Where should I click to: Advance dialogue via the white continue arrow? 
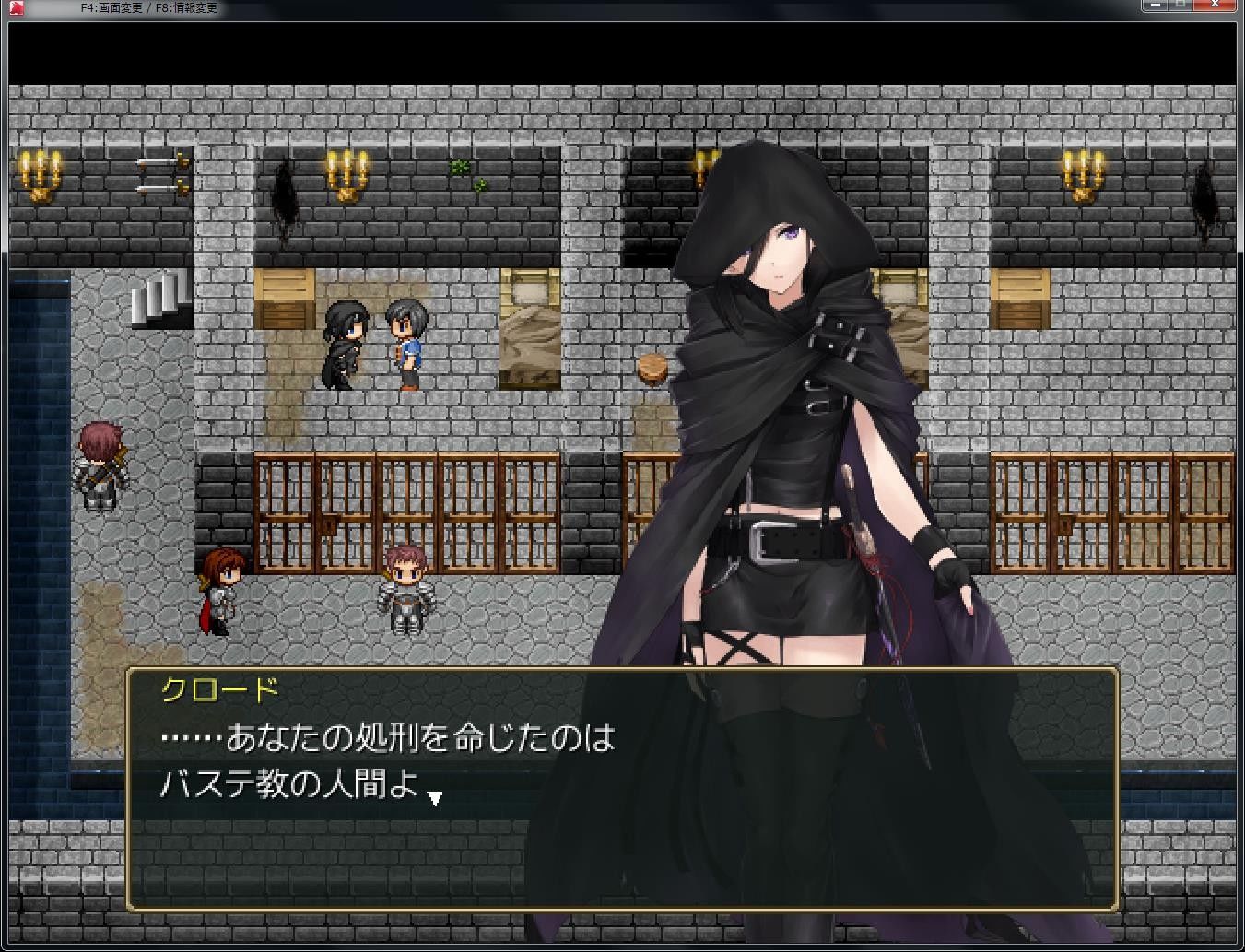tap(435, 797)
